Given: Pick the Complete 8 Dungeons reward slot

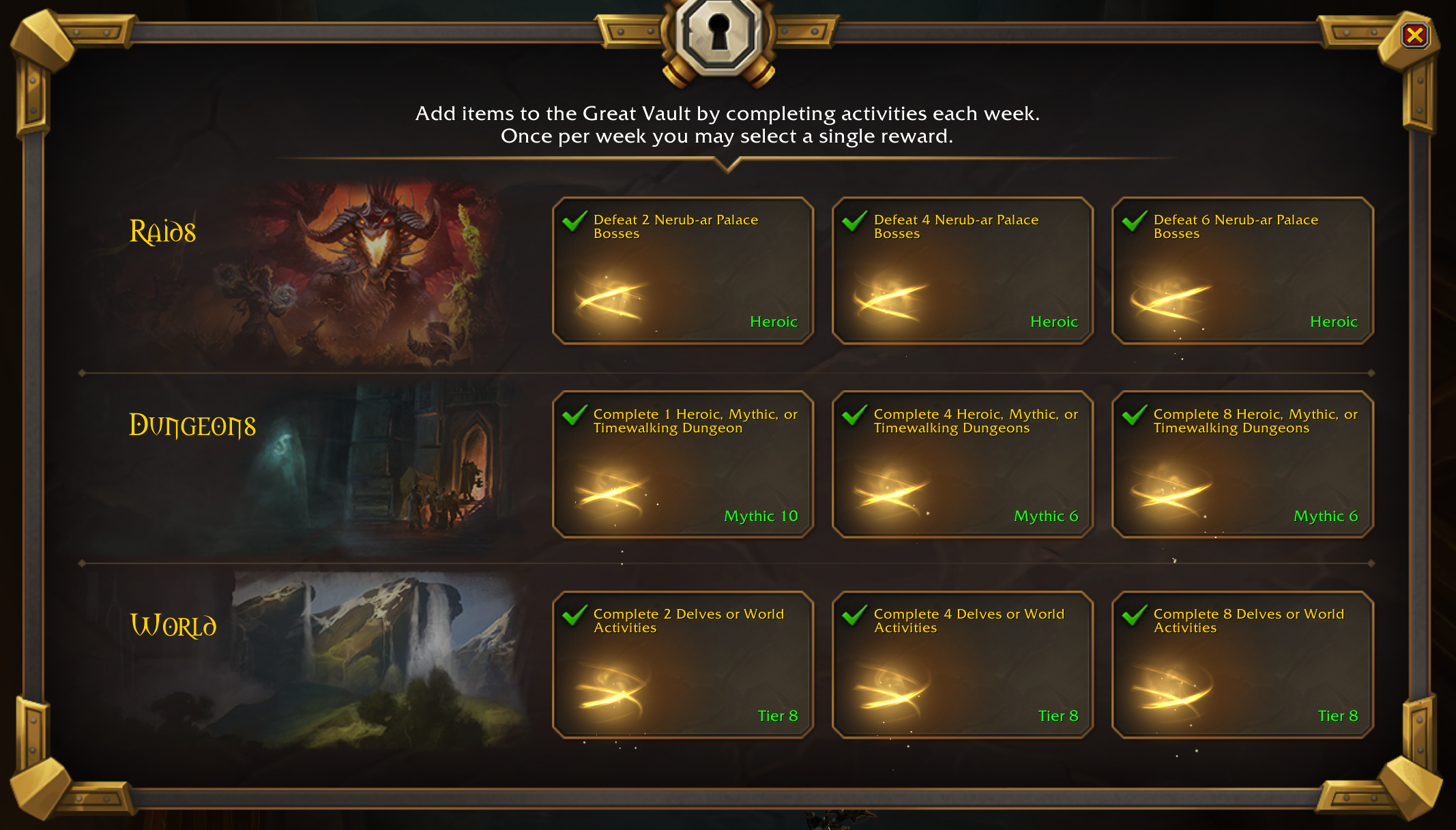Looking at the screenshot, I should (1242, 464).
